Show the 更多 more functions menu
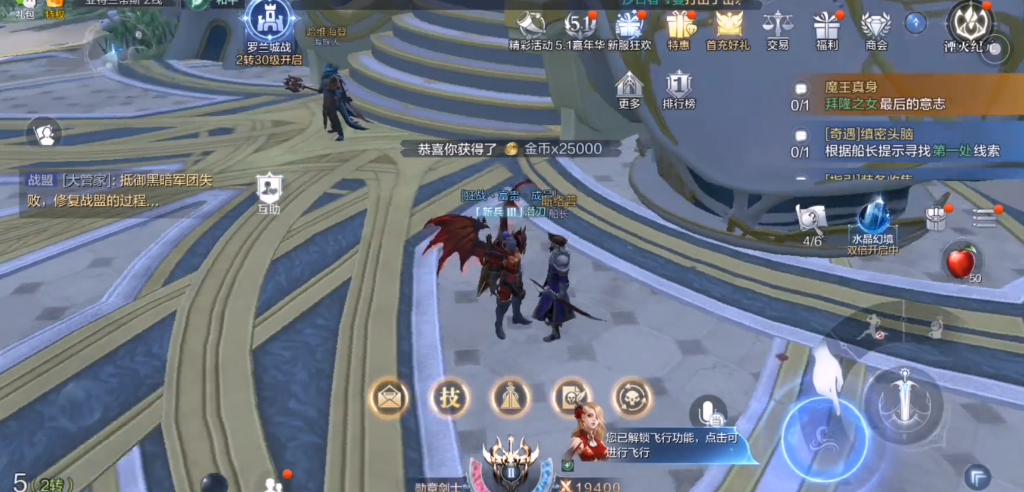 (x=629, y=89)
